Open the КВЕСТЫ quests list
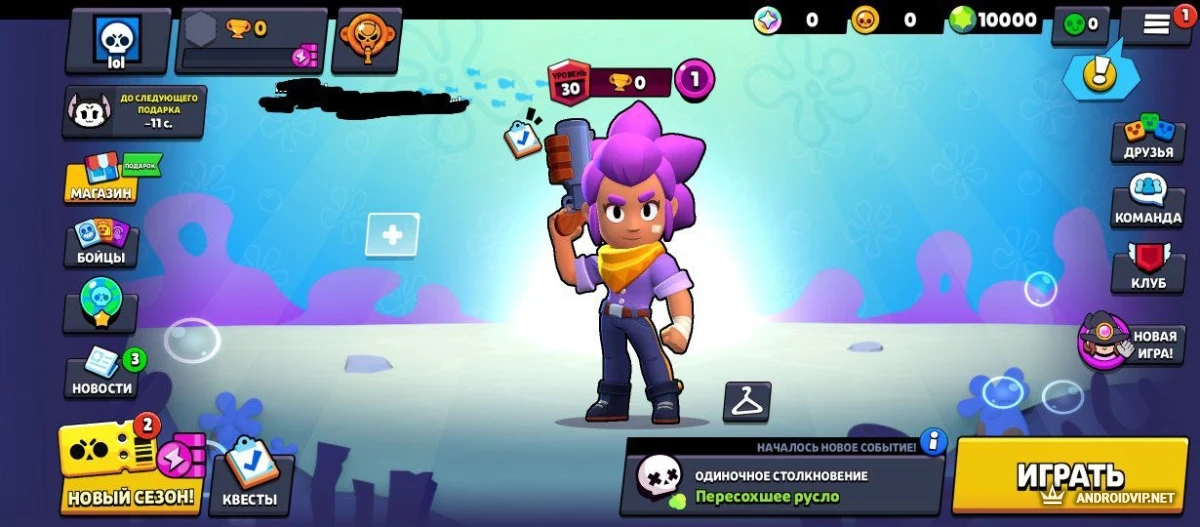Image resolution: width=1200 pixels, height=527 pixels. [x=251, y=473]
